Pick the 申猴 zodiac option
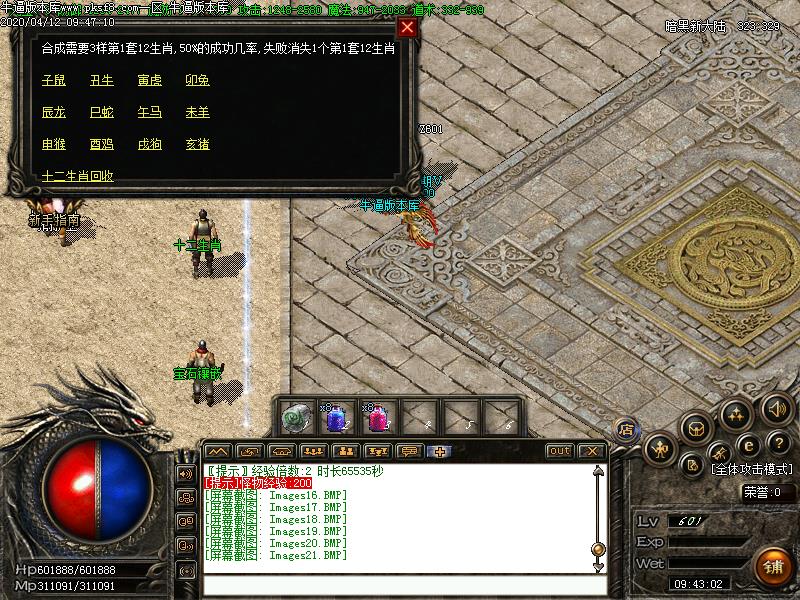This screenshot has height=600, width=800. 53,144
